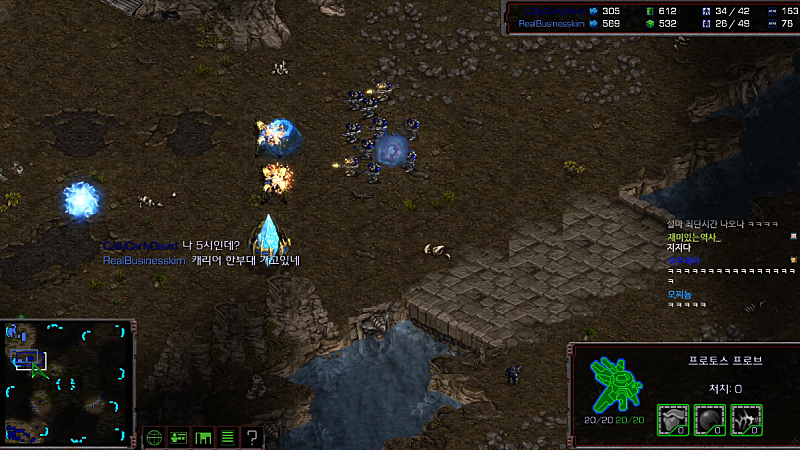Click the particle beam weapon icon
This screenshot has width=800, height=450.
tap(746, 419)
